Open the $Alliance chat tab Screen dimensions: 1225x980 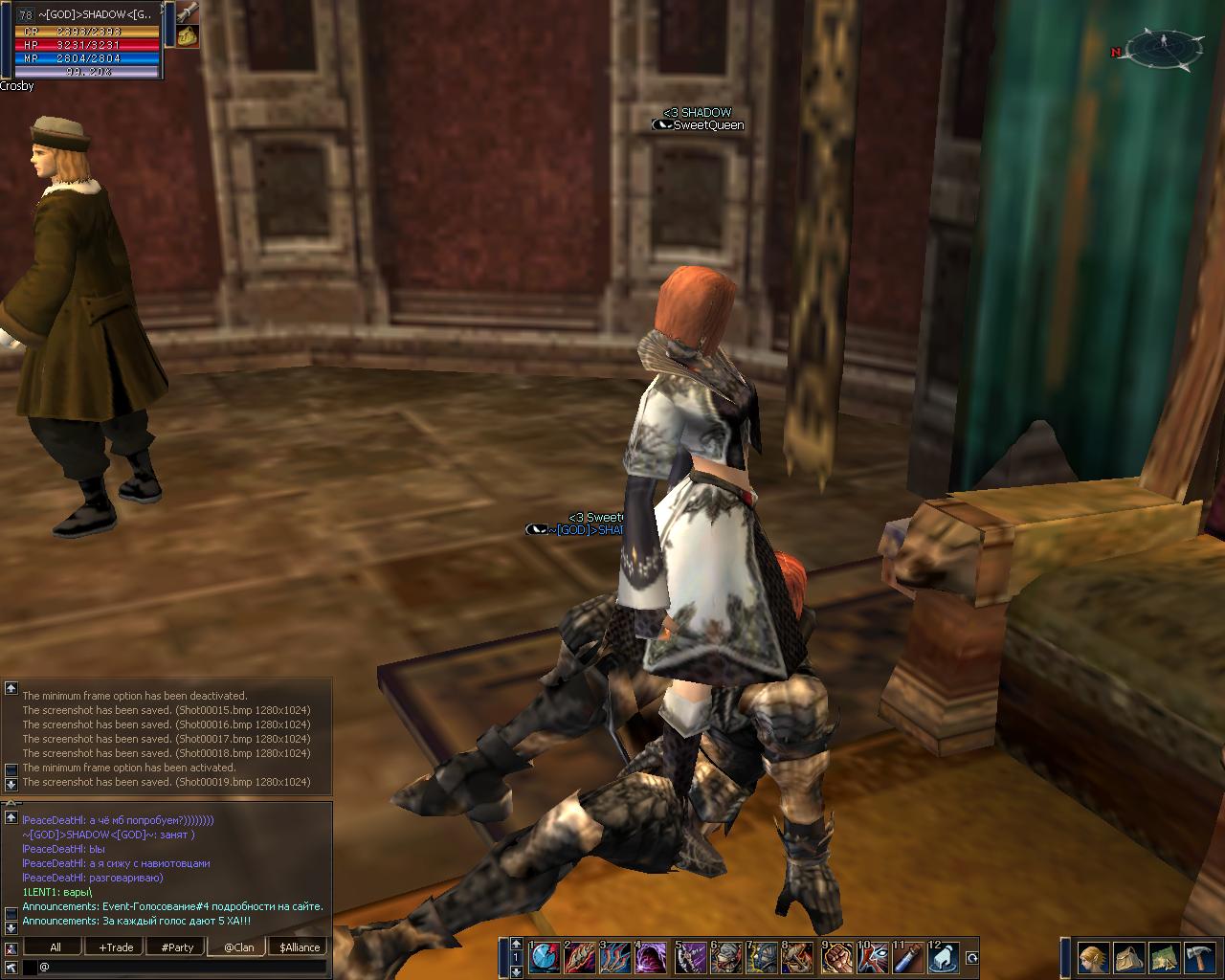click(300, 947)
